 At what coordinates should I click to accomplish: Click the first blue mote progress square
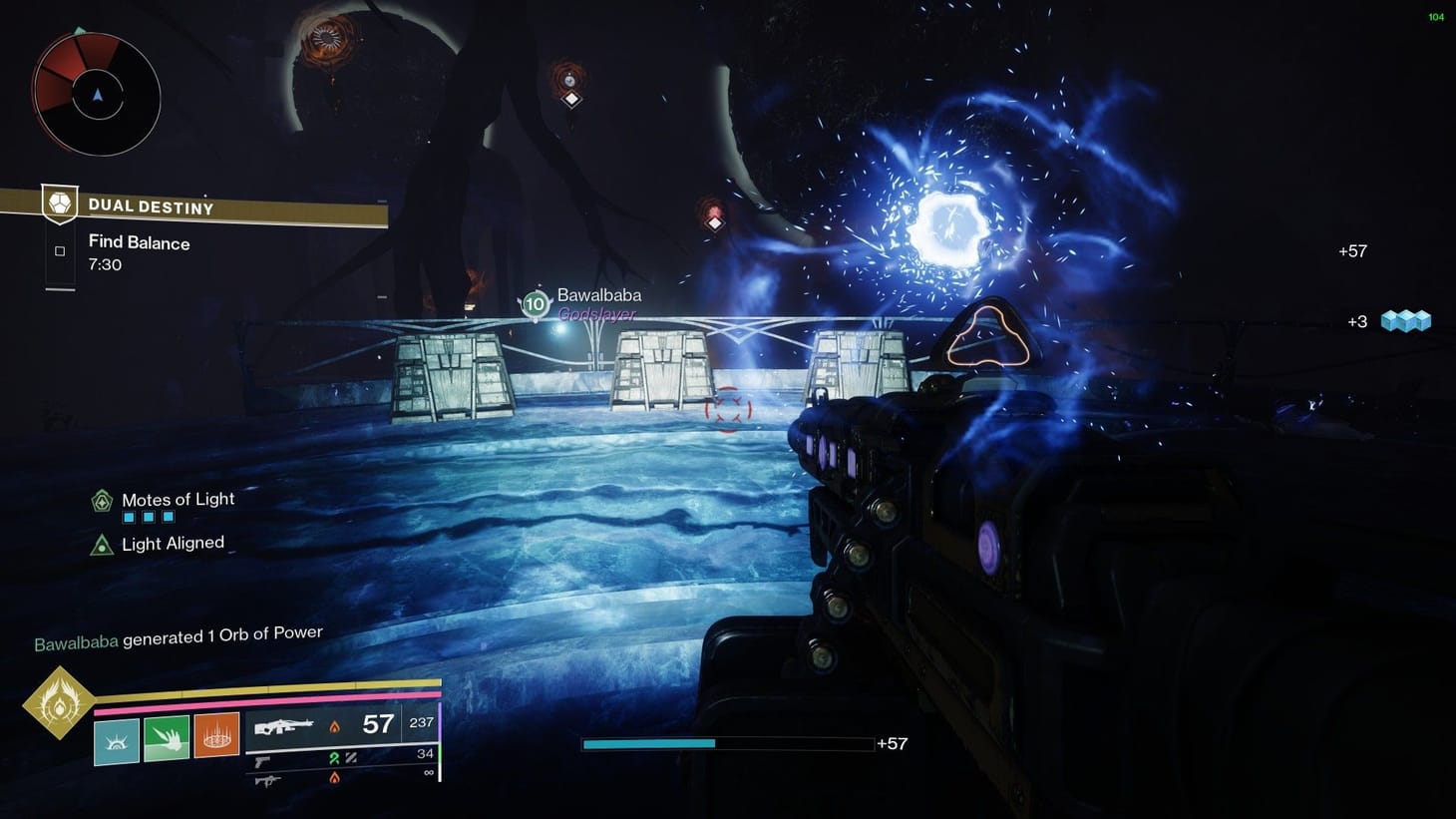click(128, 517)
